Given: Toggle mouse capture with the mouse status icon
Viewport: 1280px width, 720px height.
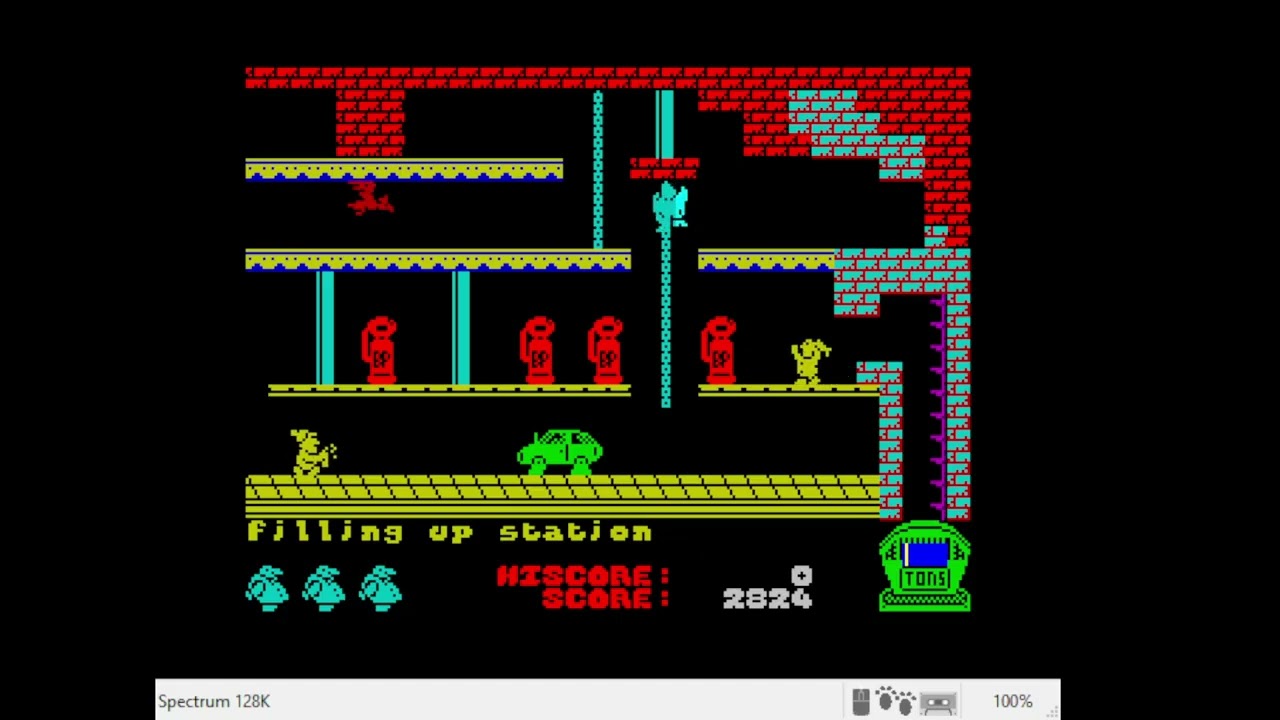Looking at the screenshot, I should pos(861,700).
